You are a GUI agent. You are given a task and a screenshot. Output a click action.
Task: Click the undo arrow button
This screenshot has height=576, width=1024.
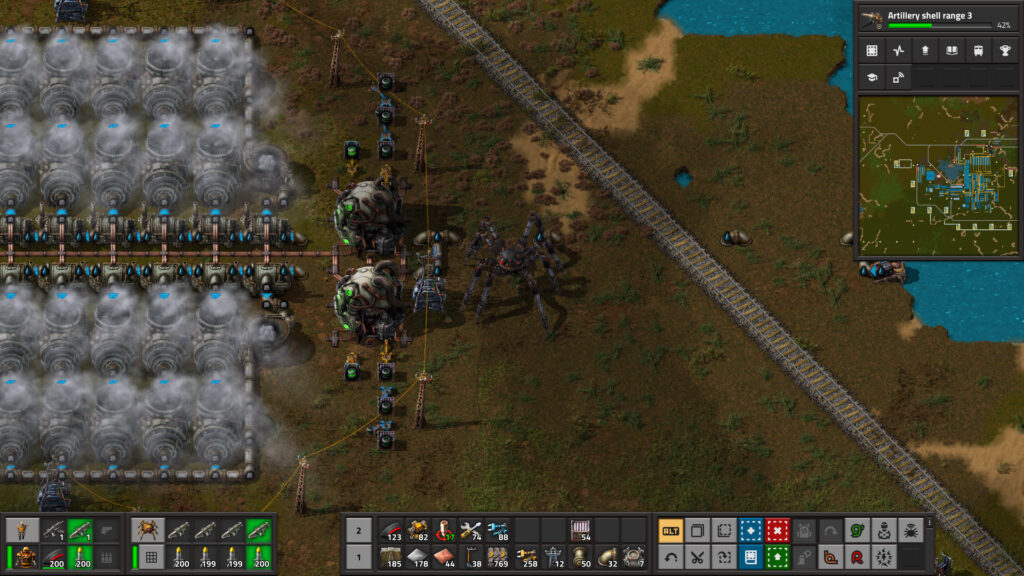[670, 556]
